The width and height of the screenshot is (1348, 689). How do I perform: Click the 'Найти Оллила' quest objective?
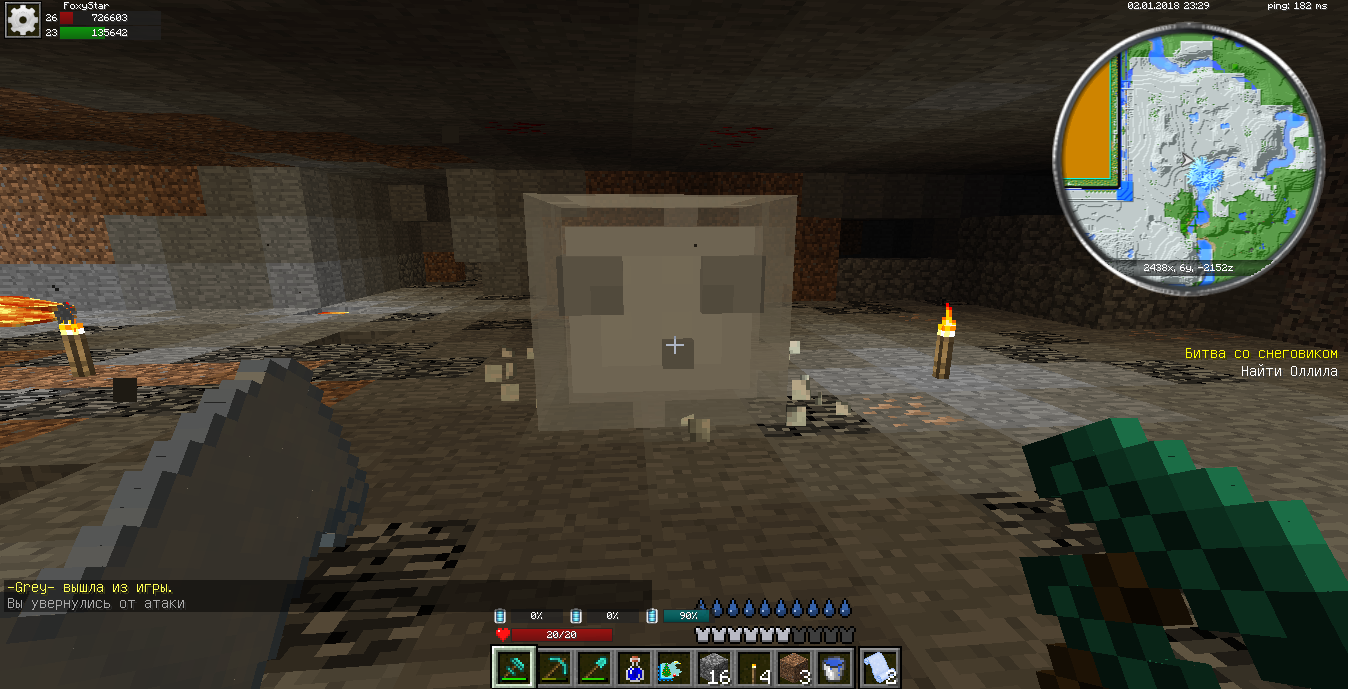tap(1288, 372)
